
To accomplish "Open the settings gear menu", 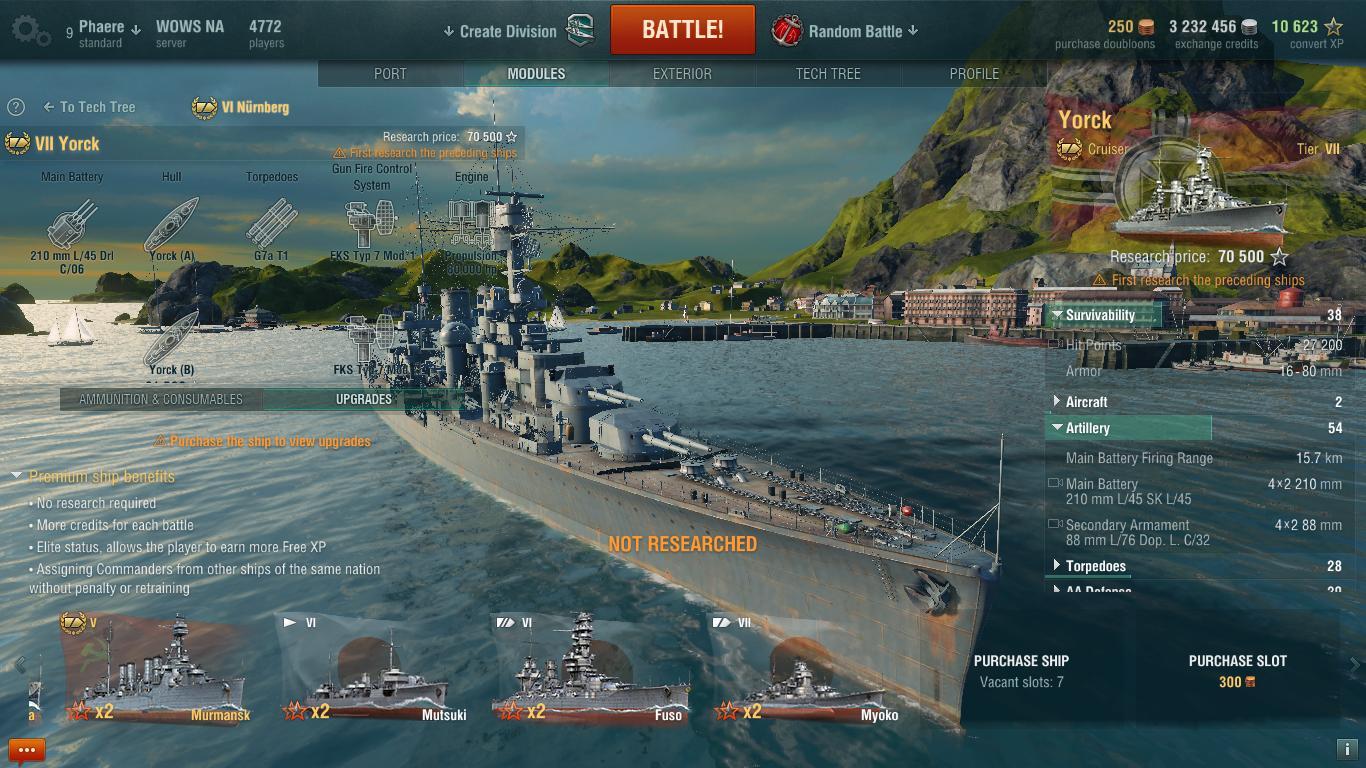I will click(x=30, y=31).
